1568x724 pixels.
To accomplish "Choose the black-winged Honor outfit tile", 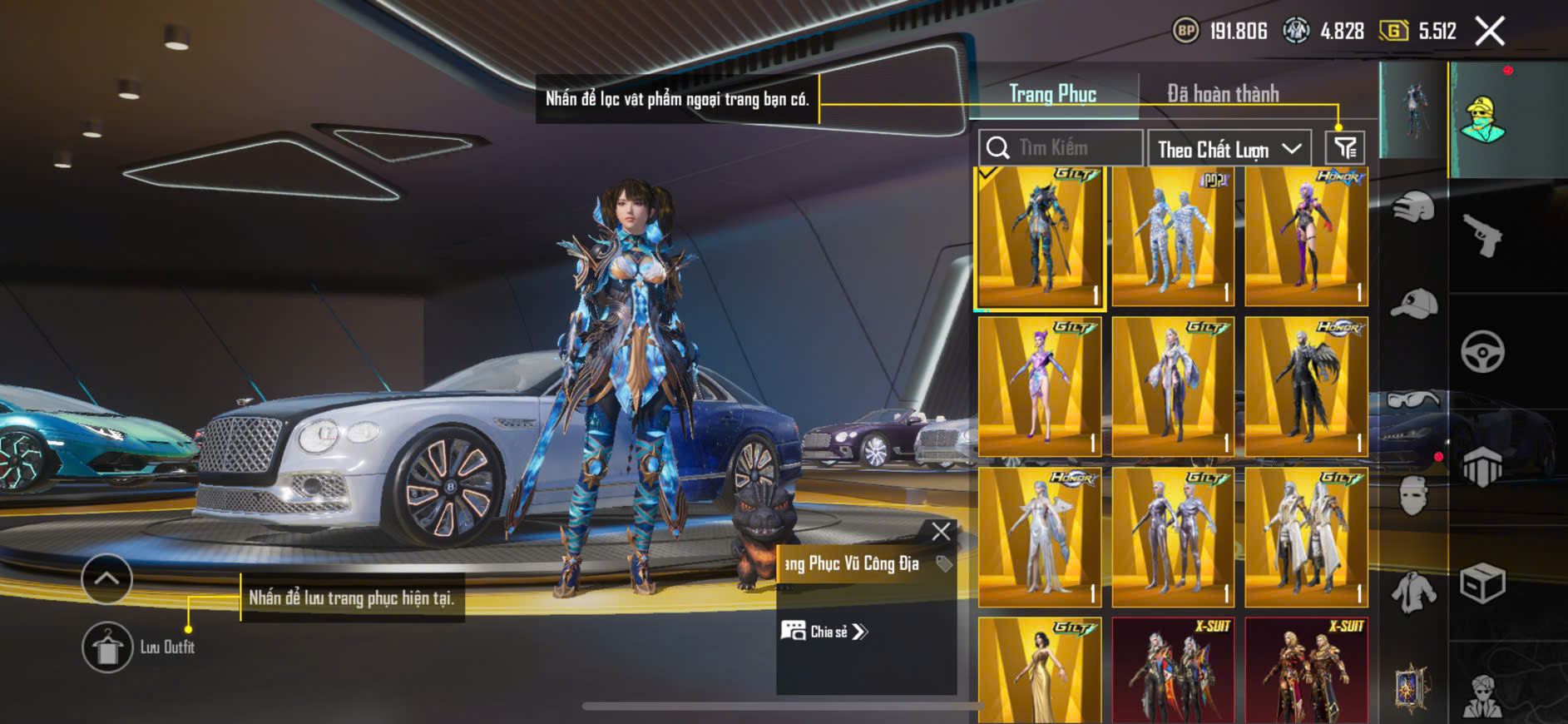I will click(1306, 387).
